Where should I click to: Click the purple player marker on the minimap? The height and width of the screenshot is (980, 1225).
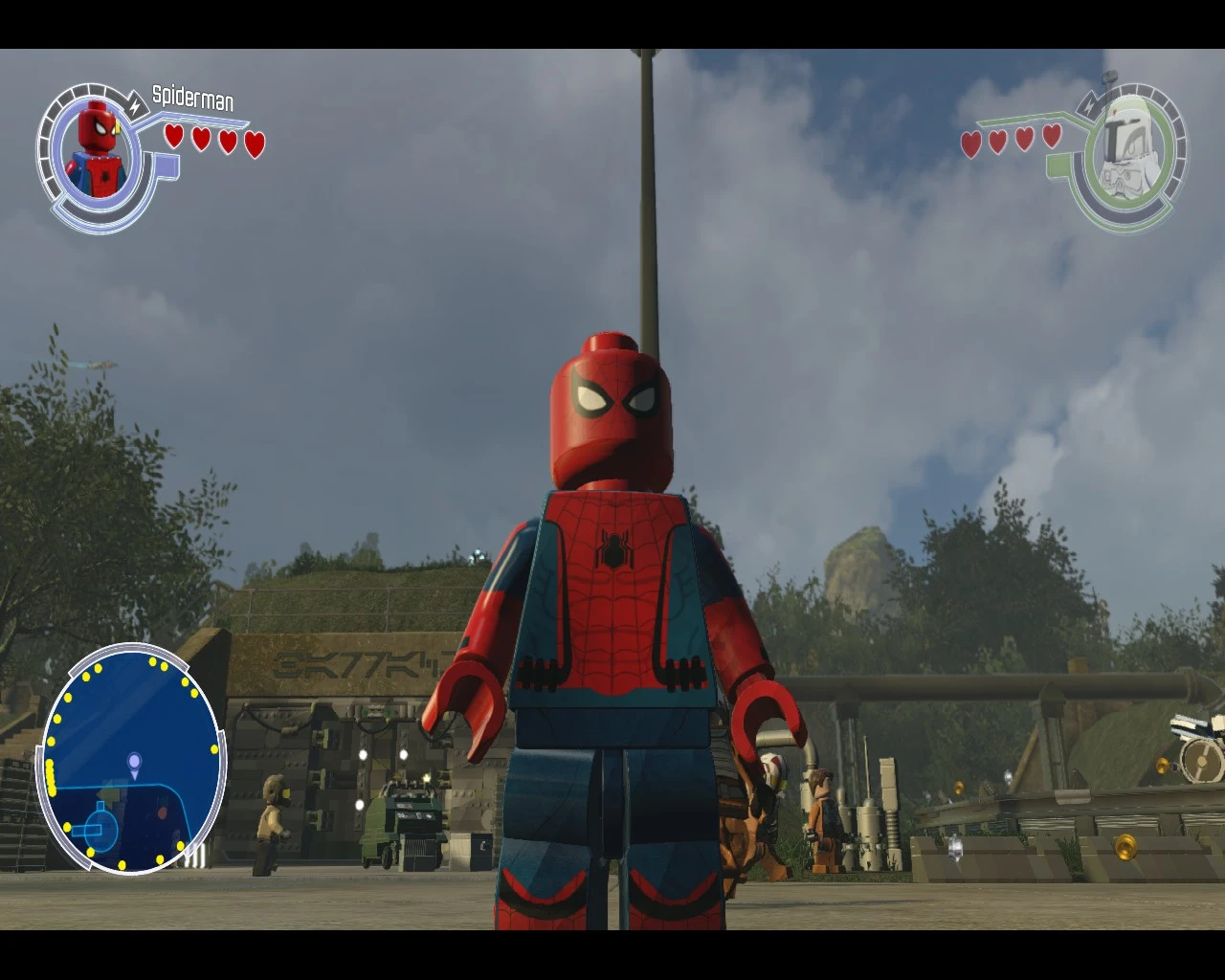point(135,764)
